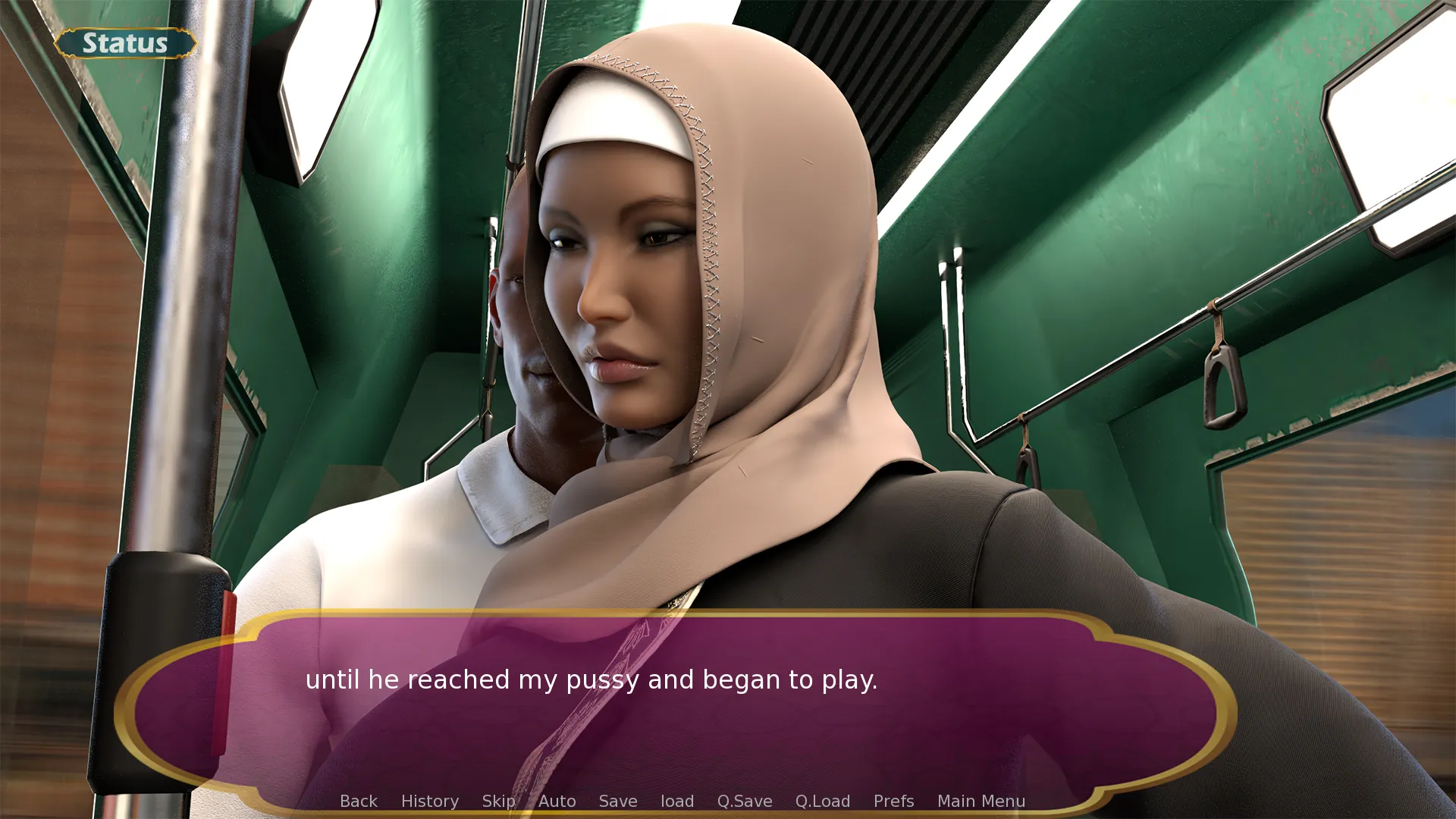
Task: Restore quick save with Q.Load
Action: click(822, 801)
